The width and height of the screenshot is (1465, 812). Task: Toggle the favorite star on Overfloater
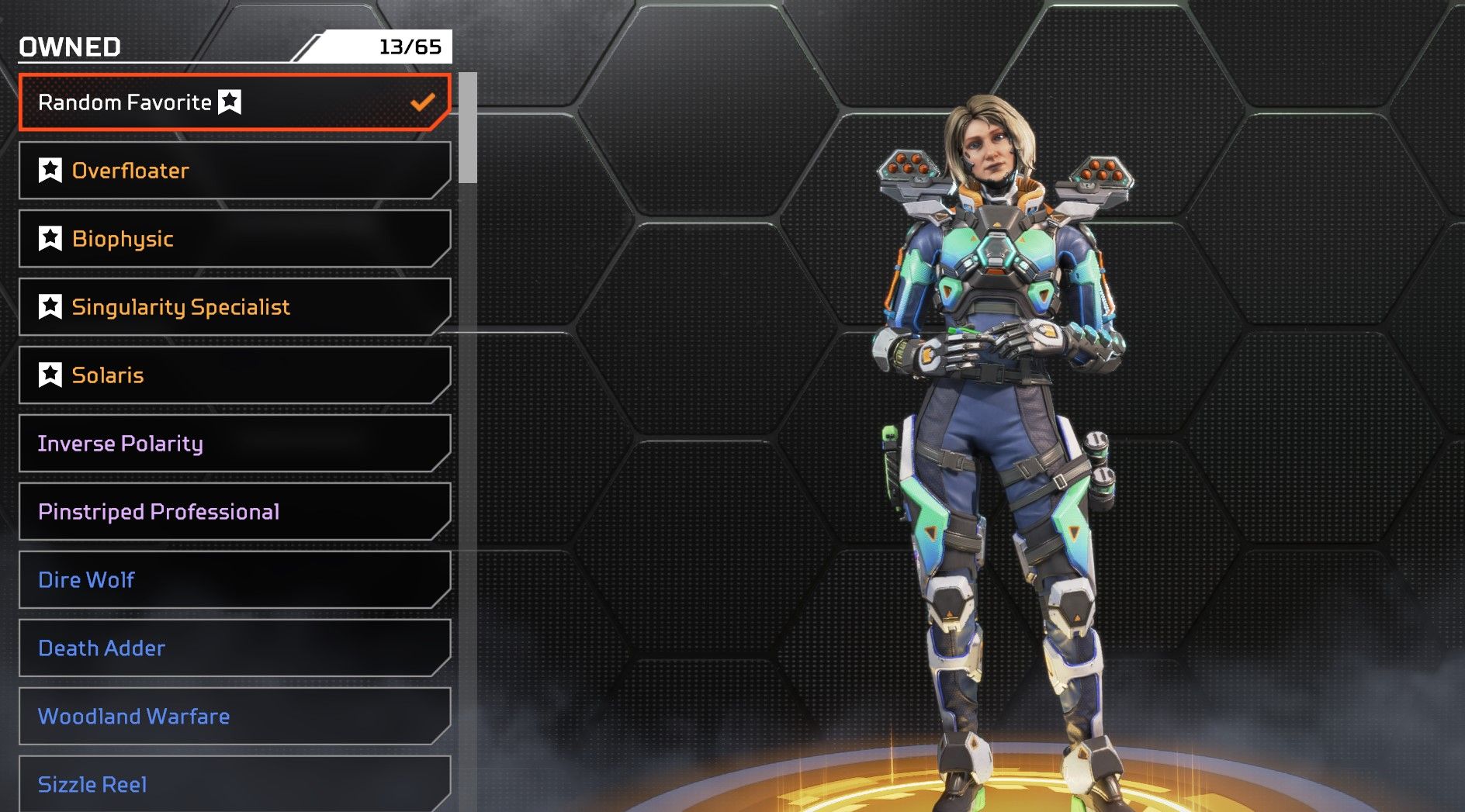(50, 170)
